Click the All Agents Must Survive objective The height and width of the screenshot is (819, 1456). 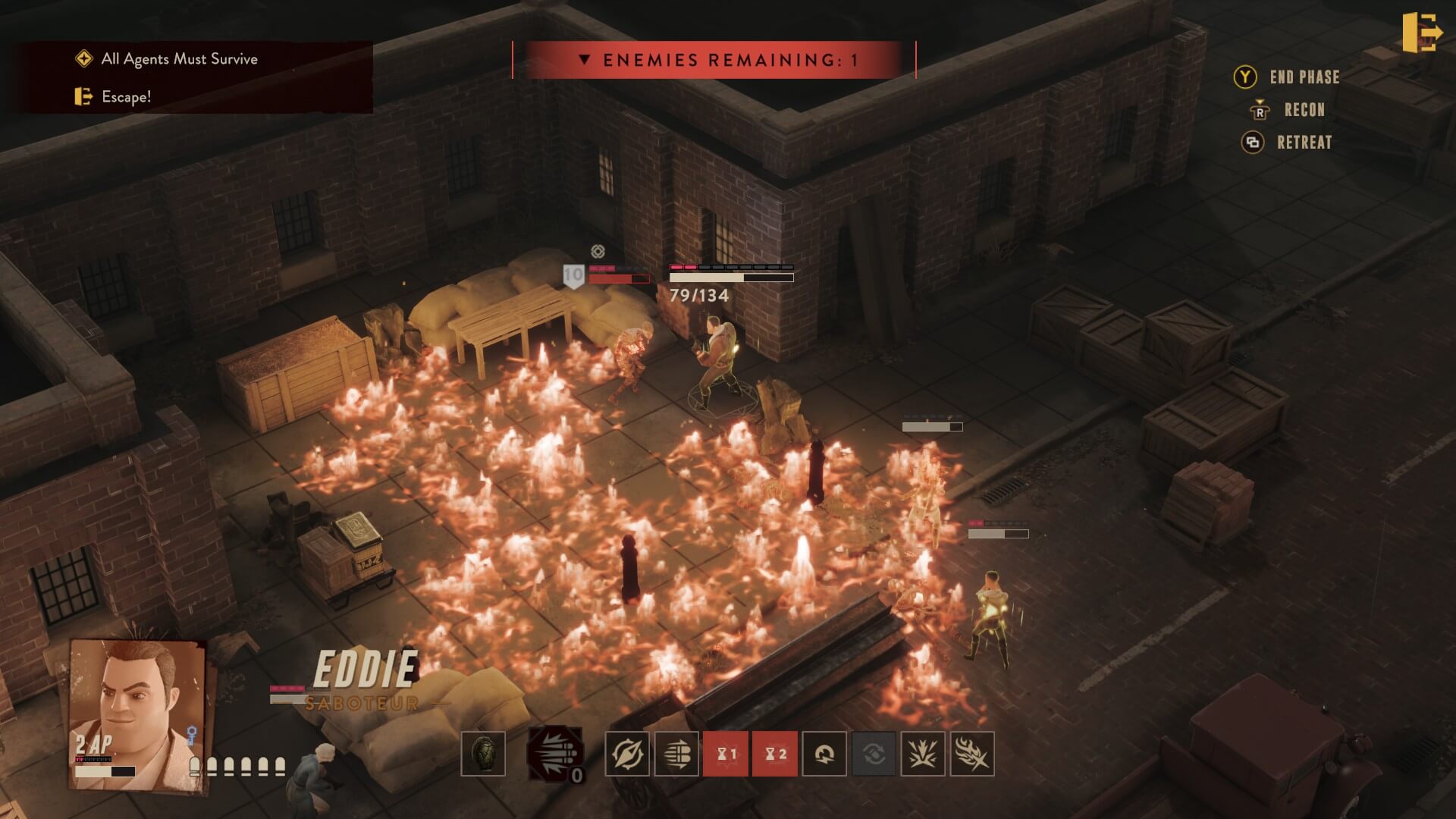click(179, 59)
